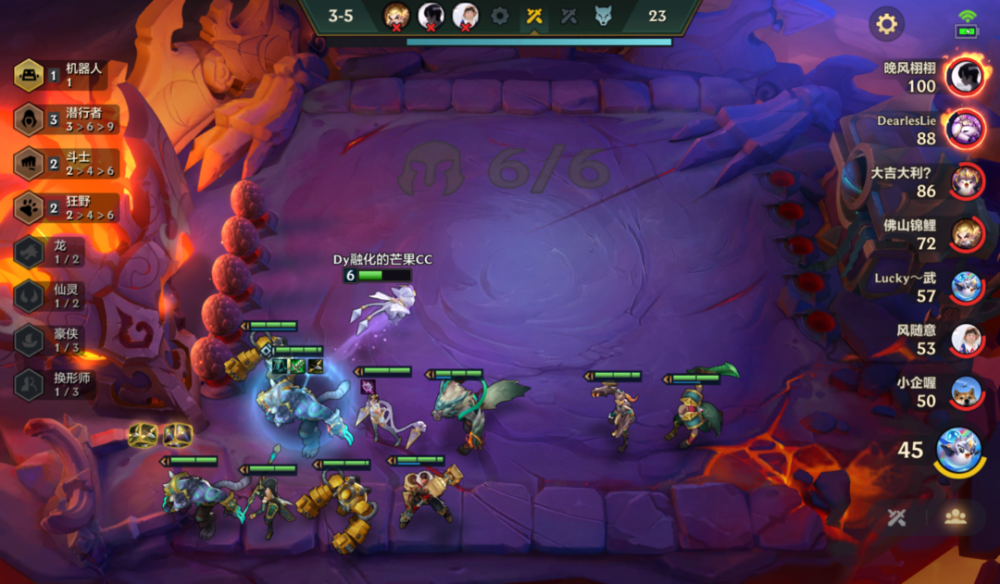
Task: Show the 斗士 trait details
Action: coord(70,163)
